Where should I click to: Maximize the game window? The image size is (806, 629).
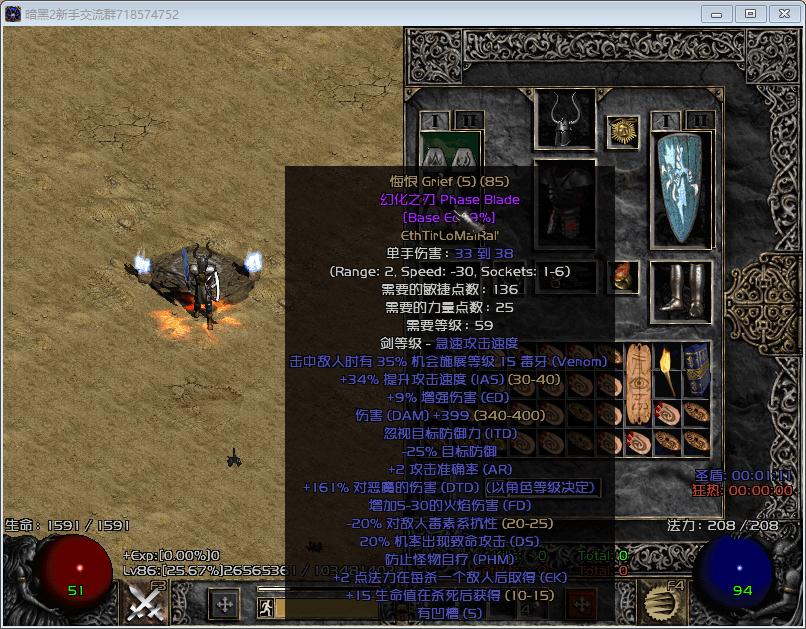(x=750, y=14)
